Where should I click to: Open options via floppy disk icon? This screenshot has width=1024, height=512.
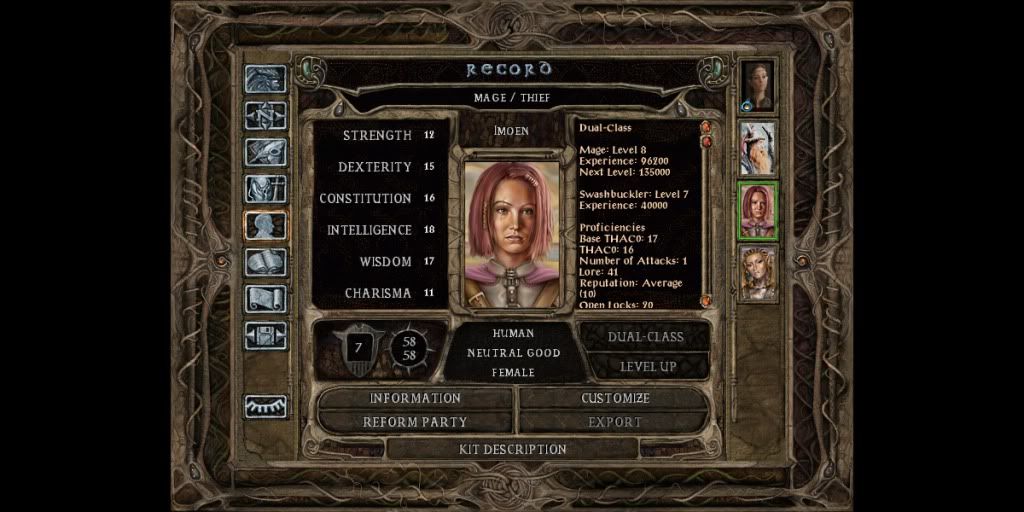265,335
